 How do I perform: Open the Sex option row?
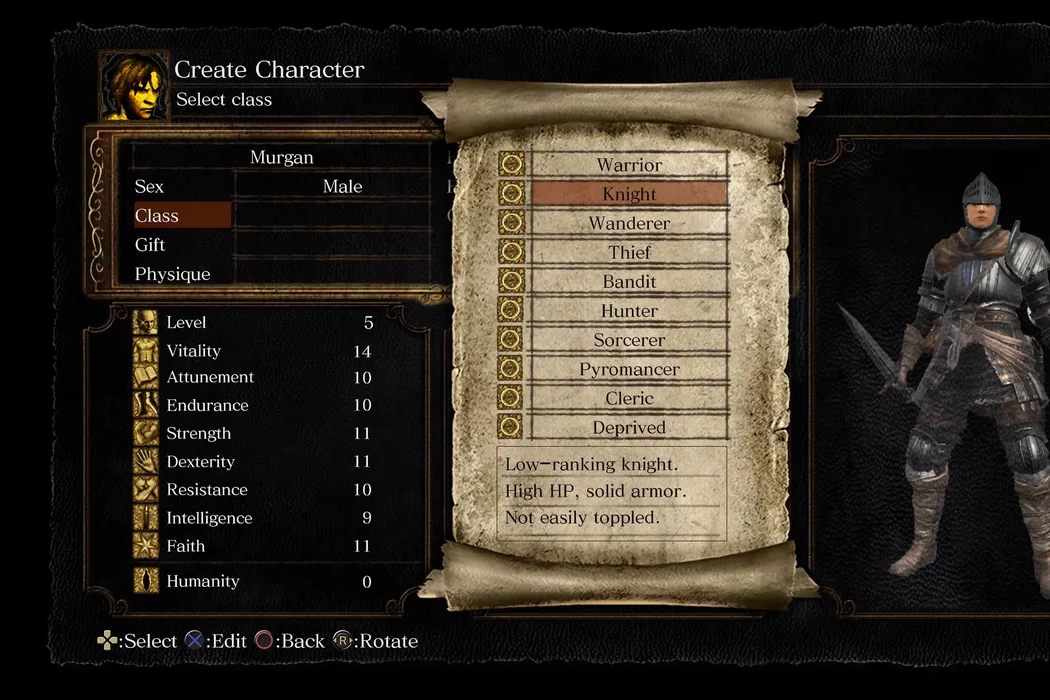pos(248,187)
